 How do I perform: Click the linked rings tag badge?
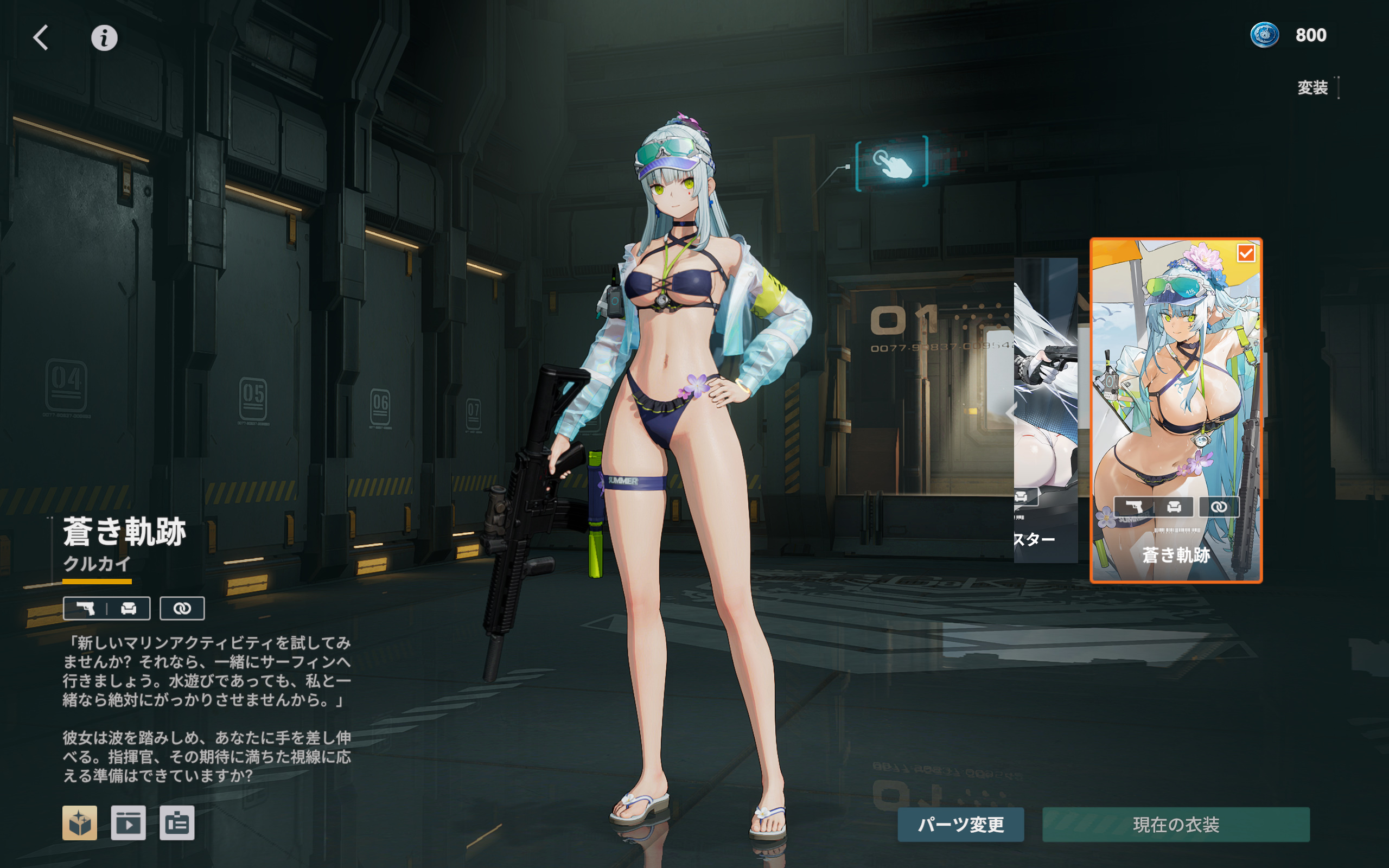(182, 609)
